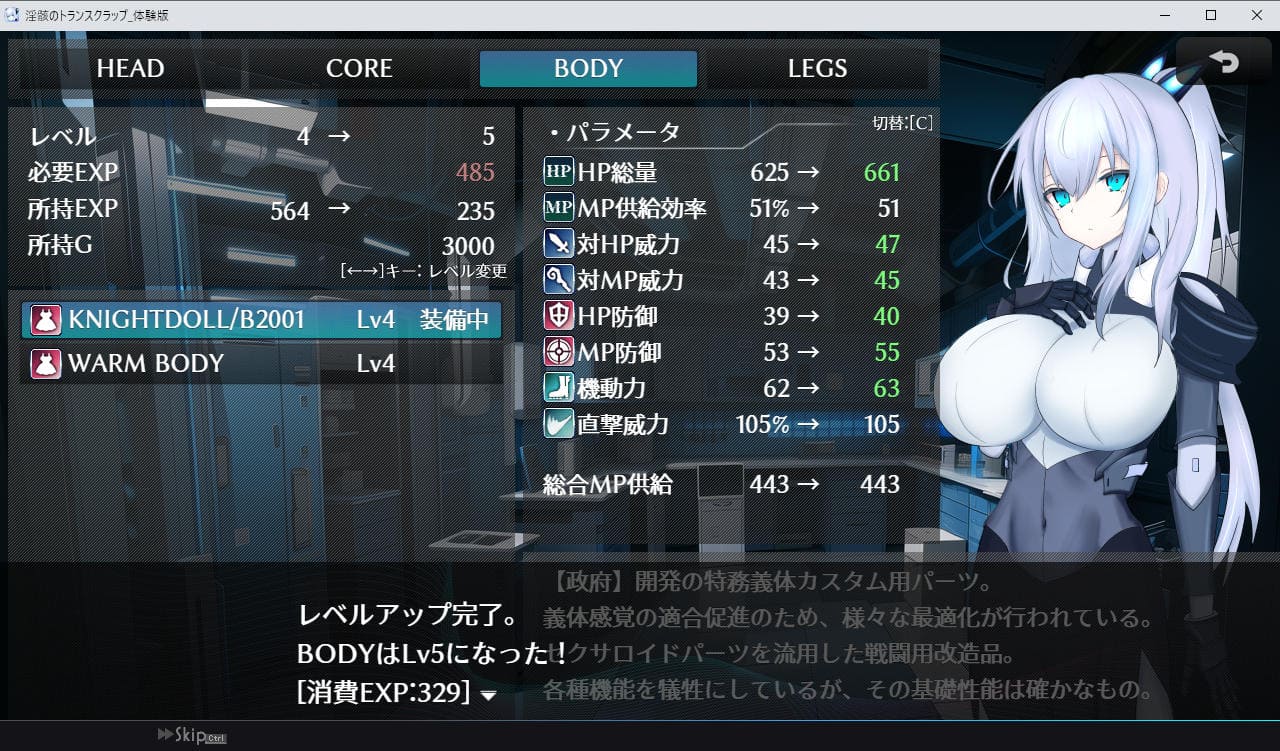Advance the level-up dialogue message arrow
Image resolution: width=1280 pixels, height=751 pixels.
[x=488, y=696]
